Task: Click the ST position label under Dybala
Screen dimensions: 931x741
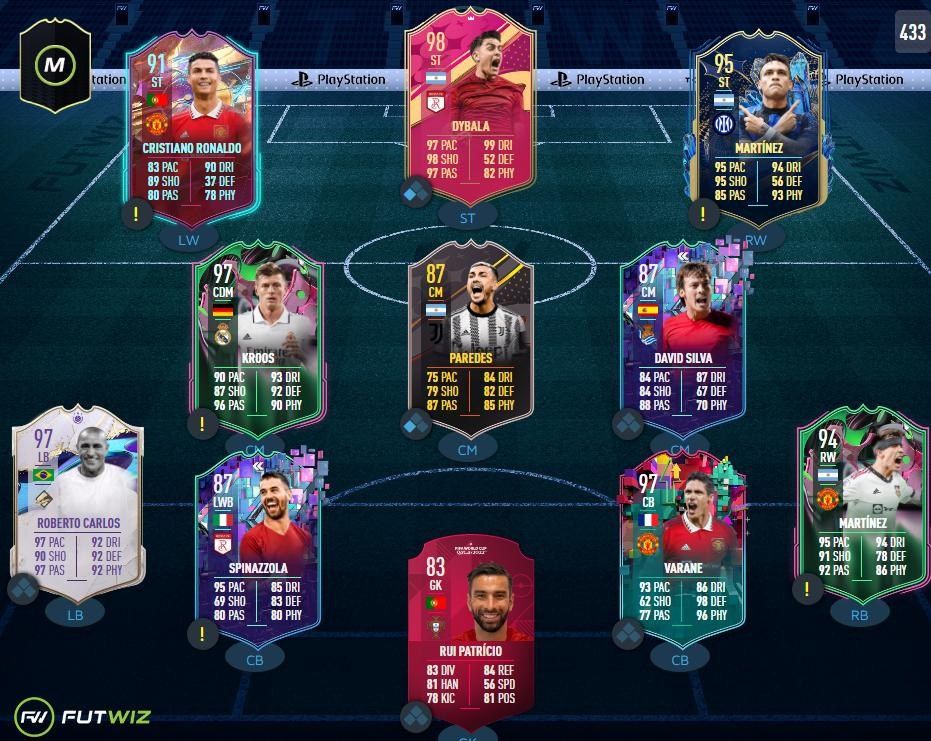Action: tap(468, 217)
